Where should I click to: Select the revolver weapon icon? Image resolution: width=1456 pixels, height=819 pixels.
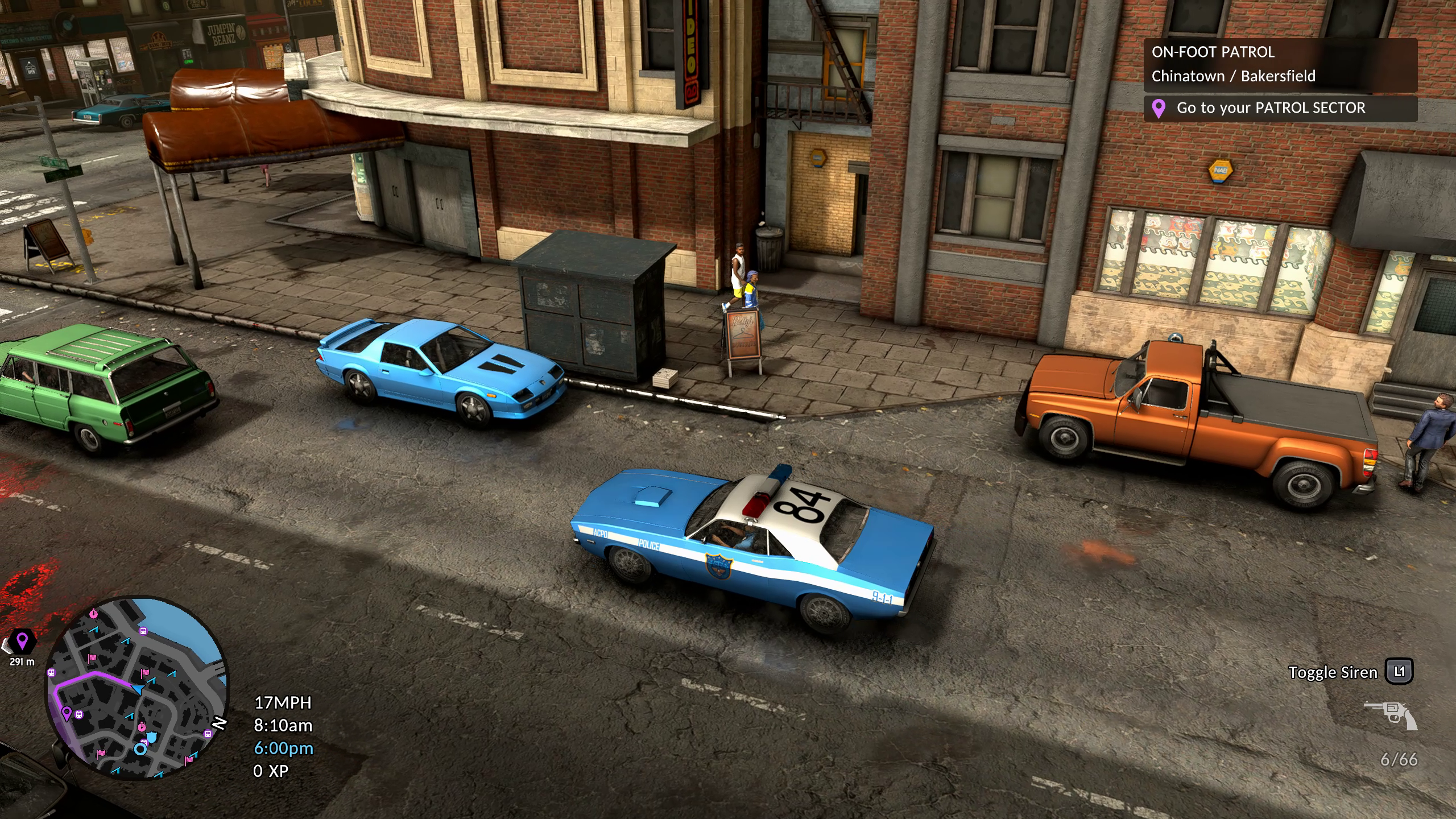point(1391,715)
